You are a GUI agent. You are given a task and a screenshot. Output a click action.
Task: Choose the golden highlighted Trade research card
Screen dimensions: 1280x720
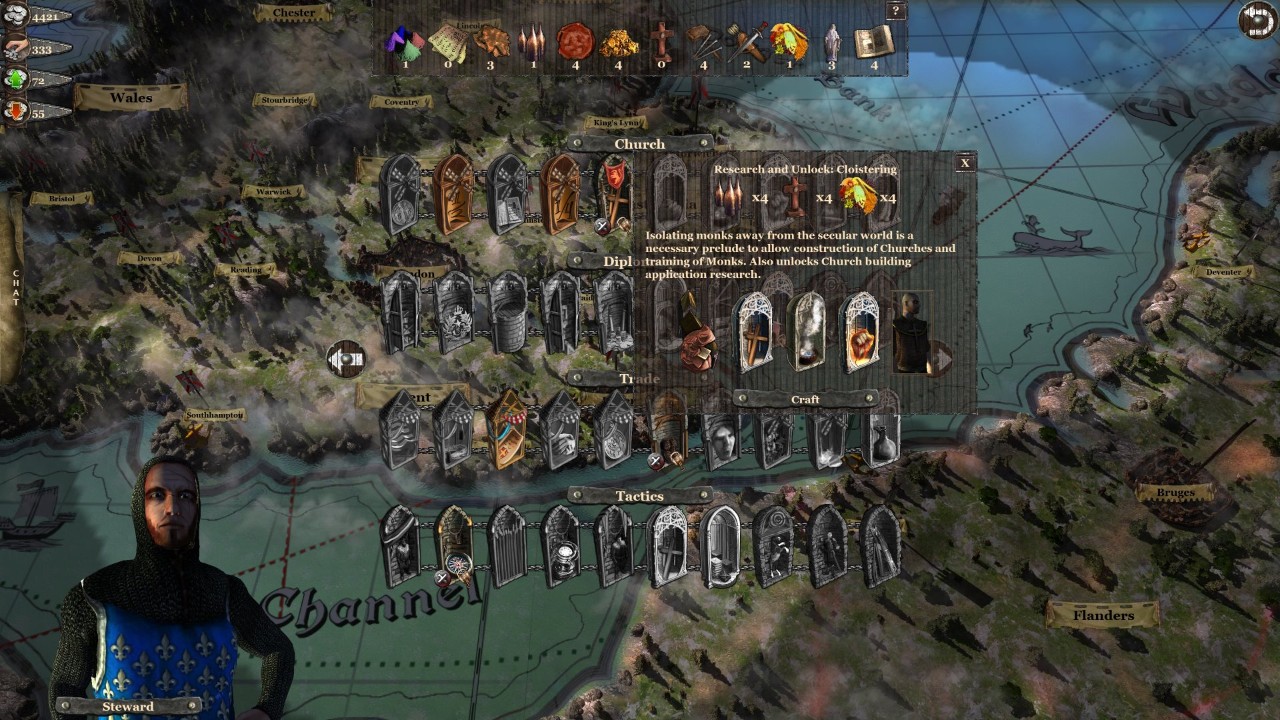point(506,430)
